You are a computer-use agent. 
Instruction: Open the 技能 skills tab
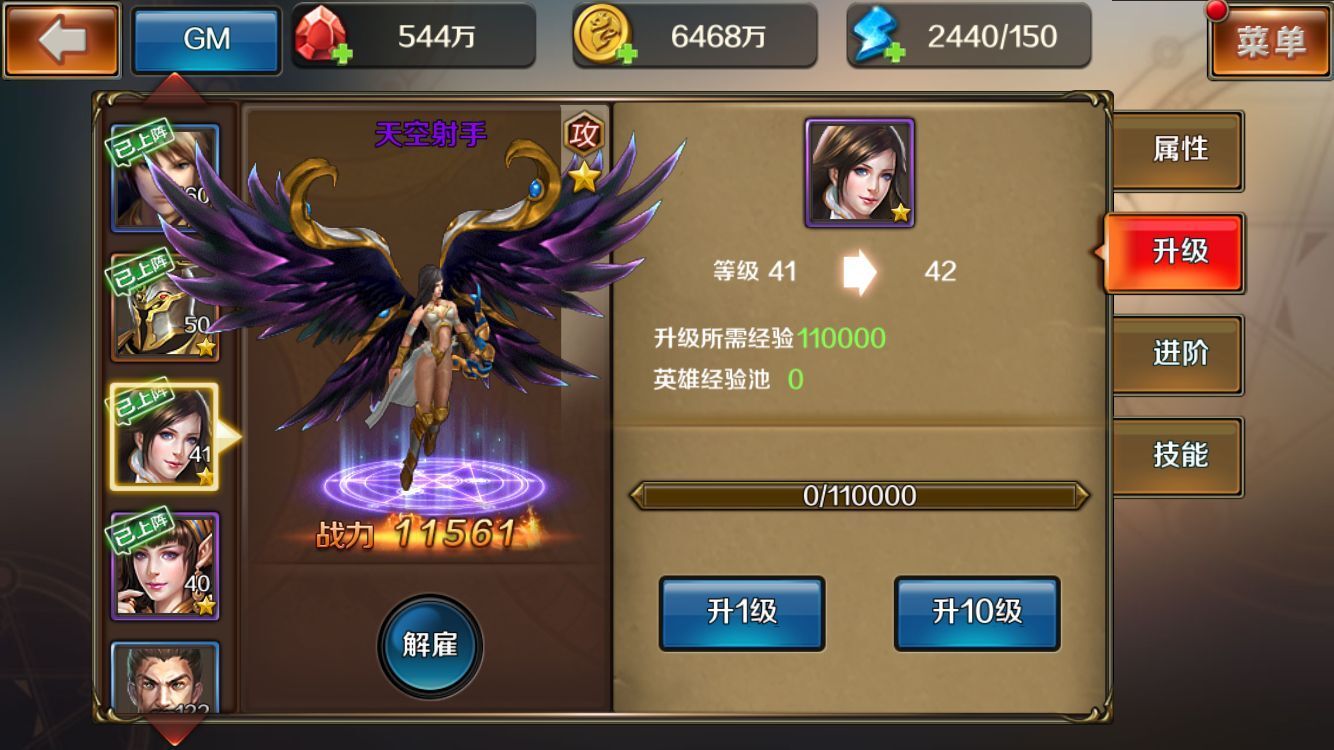tap(1178, 454)
